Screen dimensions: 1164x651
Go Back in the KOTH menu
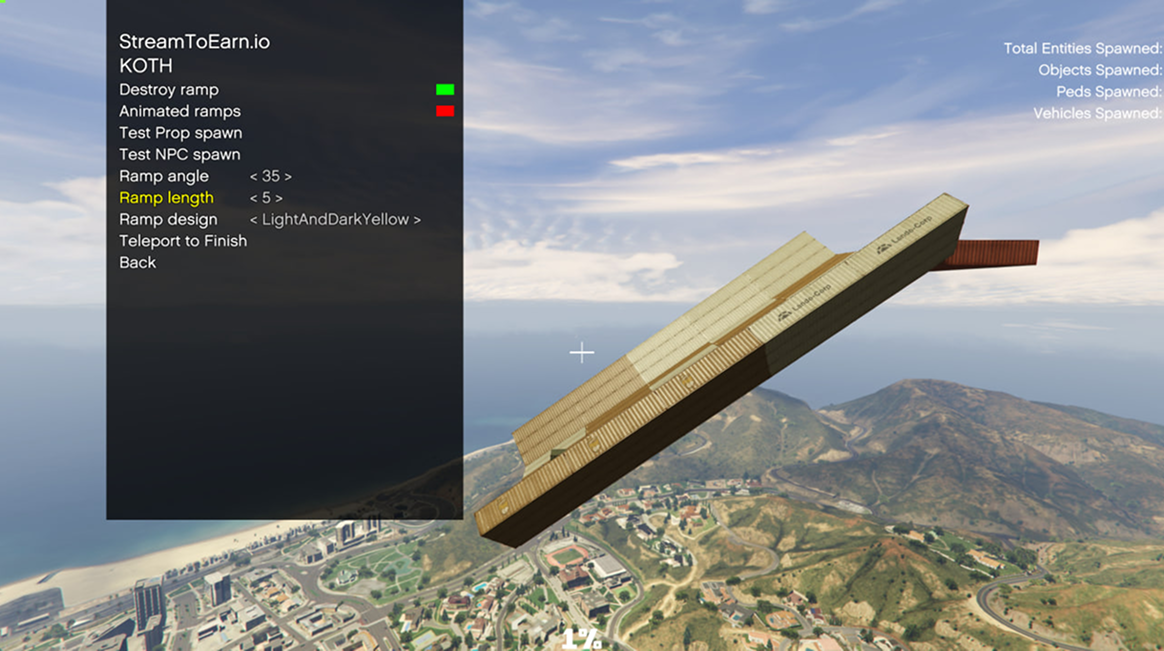click(x=138, y=263)
